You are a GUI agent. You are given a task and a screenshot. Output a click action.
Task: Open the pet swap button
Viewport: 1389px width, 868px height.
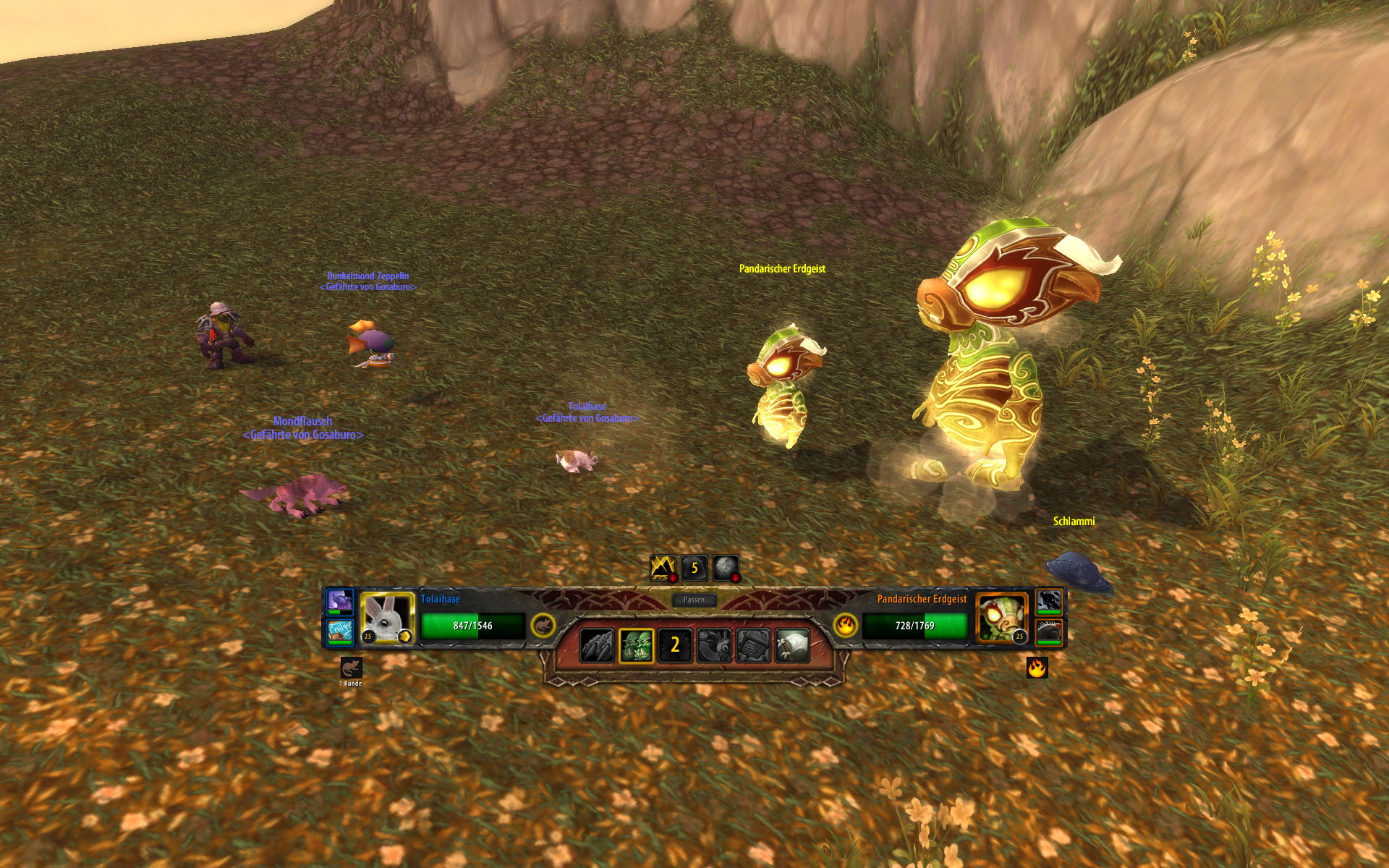[714, 645]
